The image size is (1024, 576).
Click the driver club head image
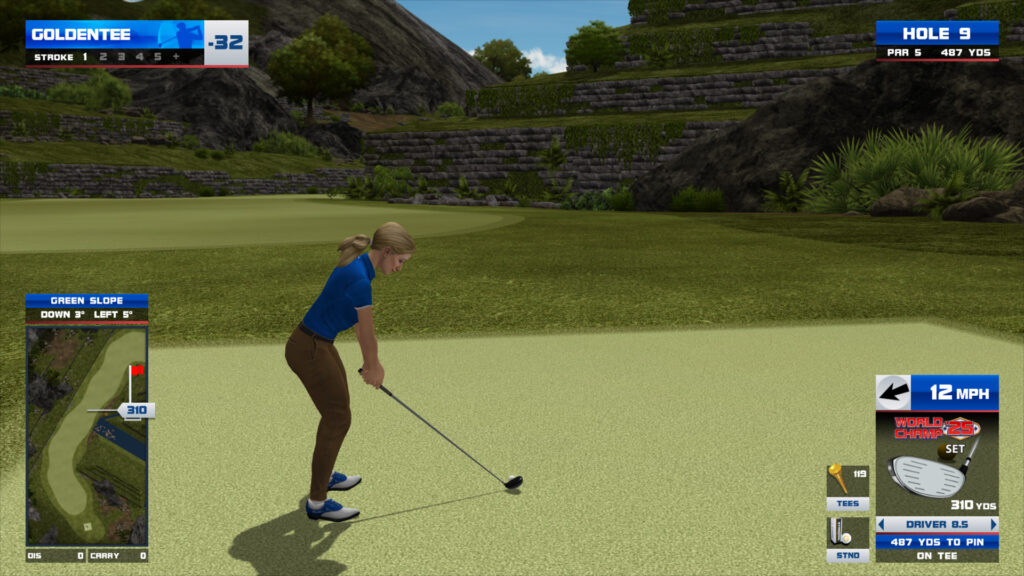point(928,474)
